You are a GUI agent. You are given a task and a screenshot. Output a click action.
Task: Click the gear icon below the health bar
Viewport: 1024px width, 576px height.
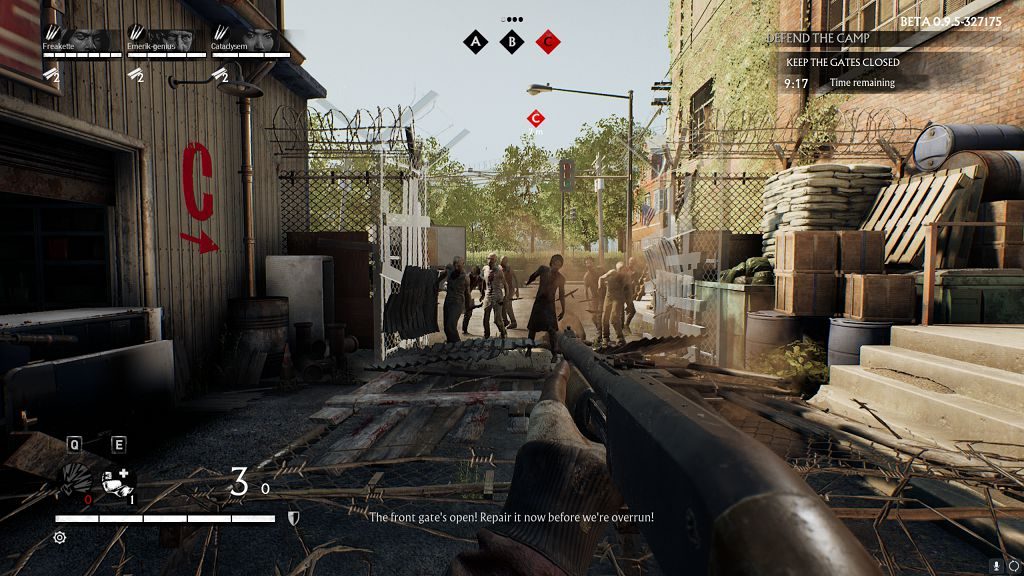(x=59, y=537)
